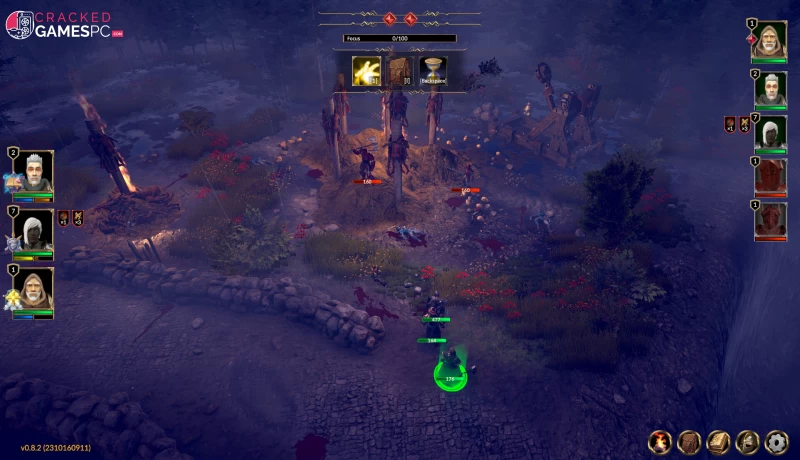Choose the grey-haired man in turn order
800x460 pixels.
pos(770,89)
